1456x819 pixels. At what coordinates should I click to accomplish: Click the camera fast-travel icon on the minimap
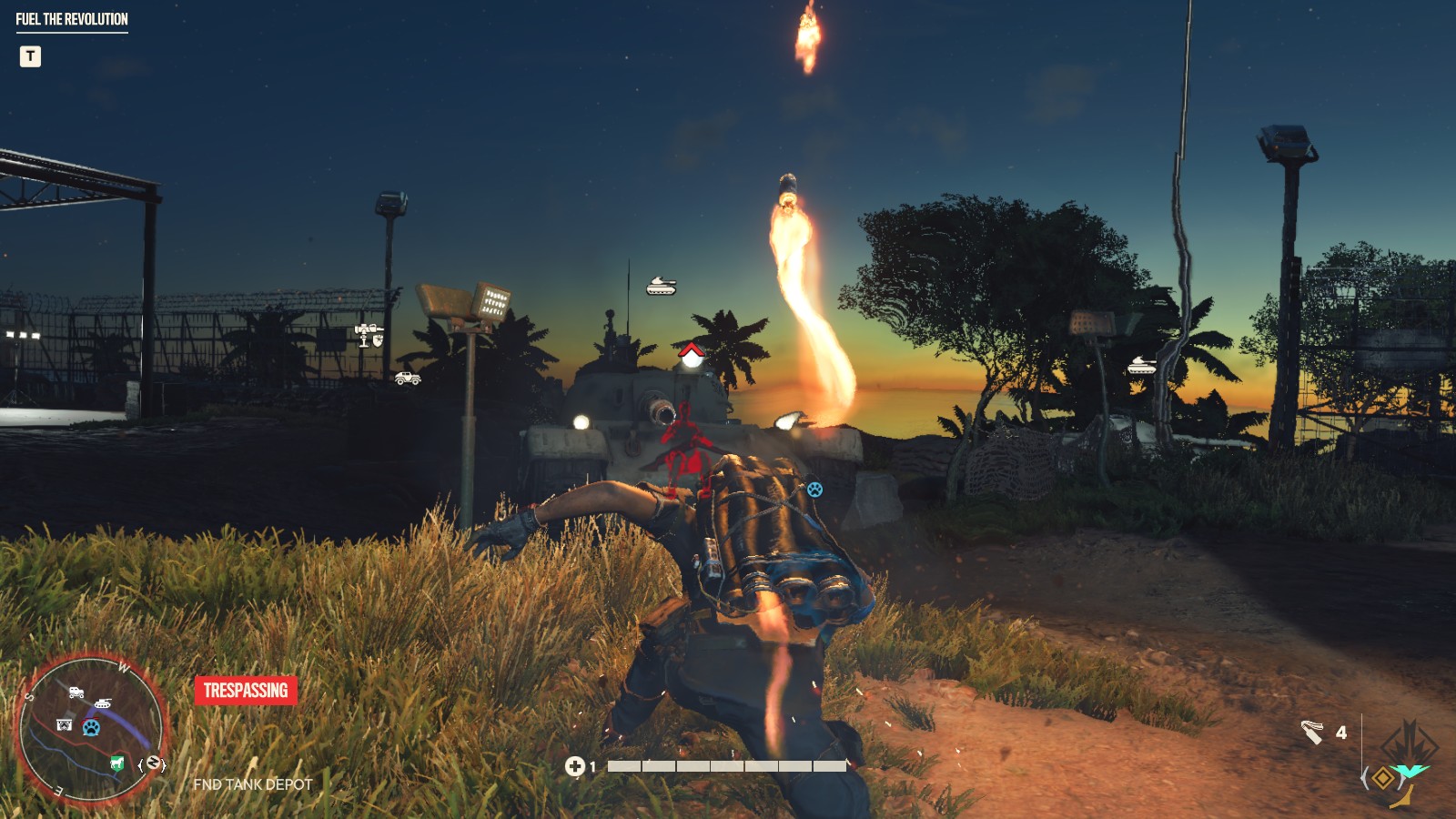coord(65,725)
